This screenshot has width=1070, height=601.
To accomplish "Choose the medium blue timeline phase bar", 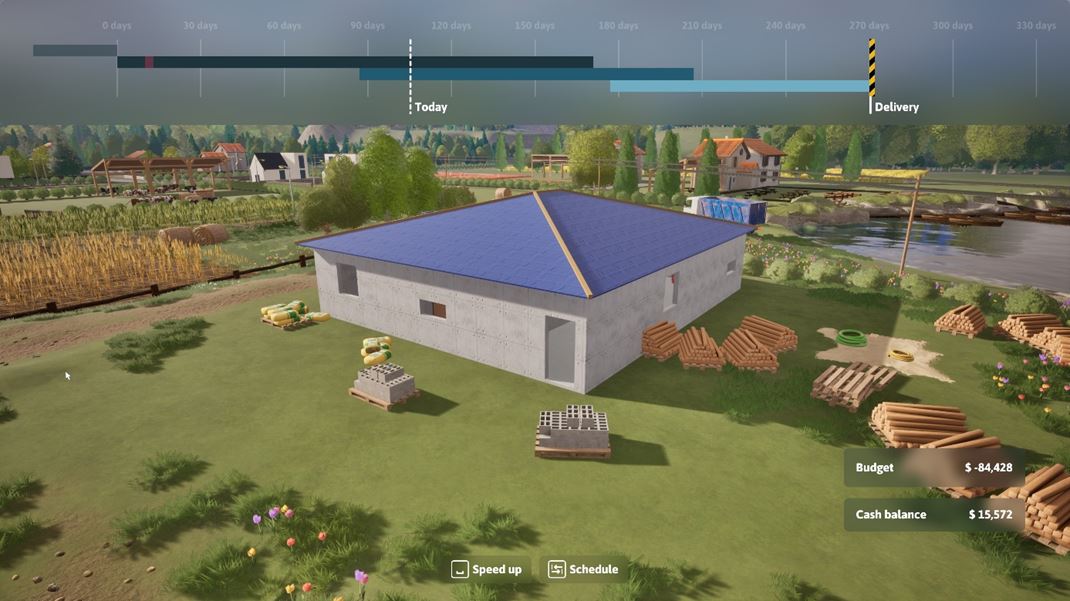I will pyautogui.click(x=526, y=74).
